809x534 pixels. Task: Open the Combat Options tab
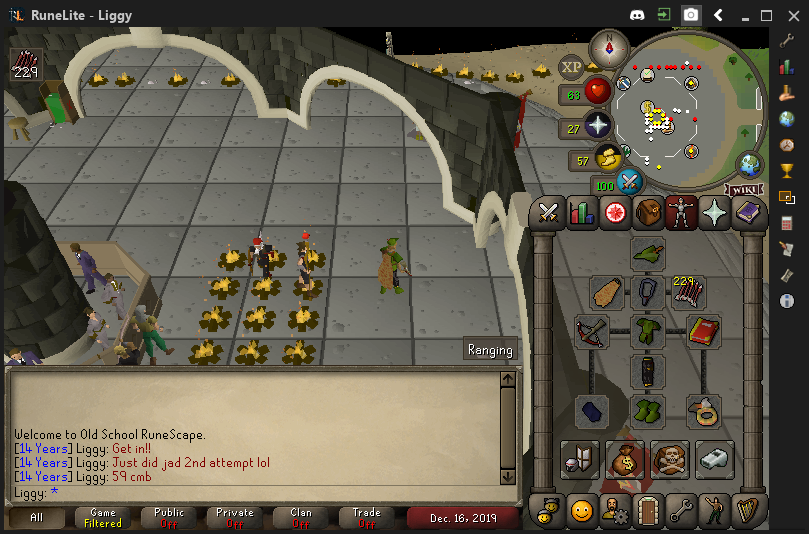(x=548, y=212)
